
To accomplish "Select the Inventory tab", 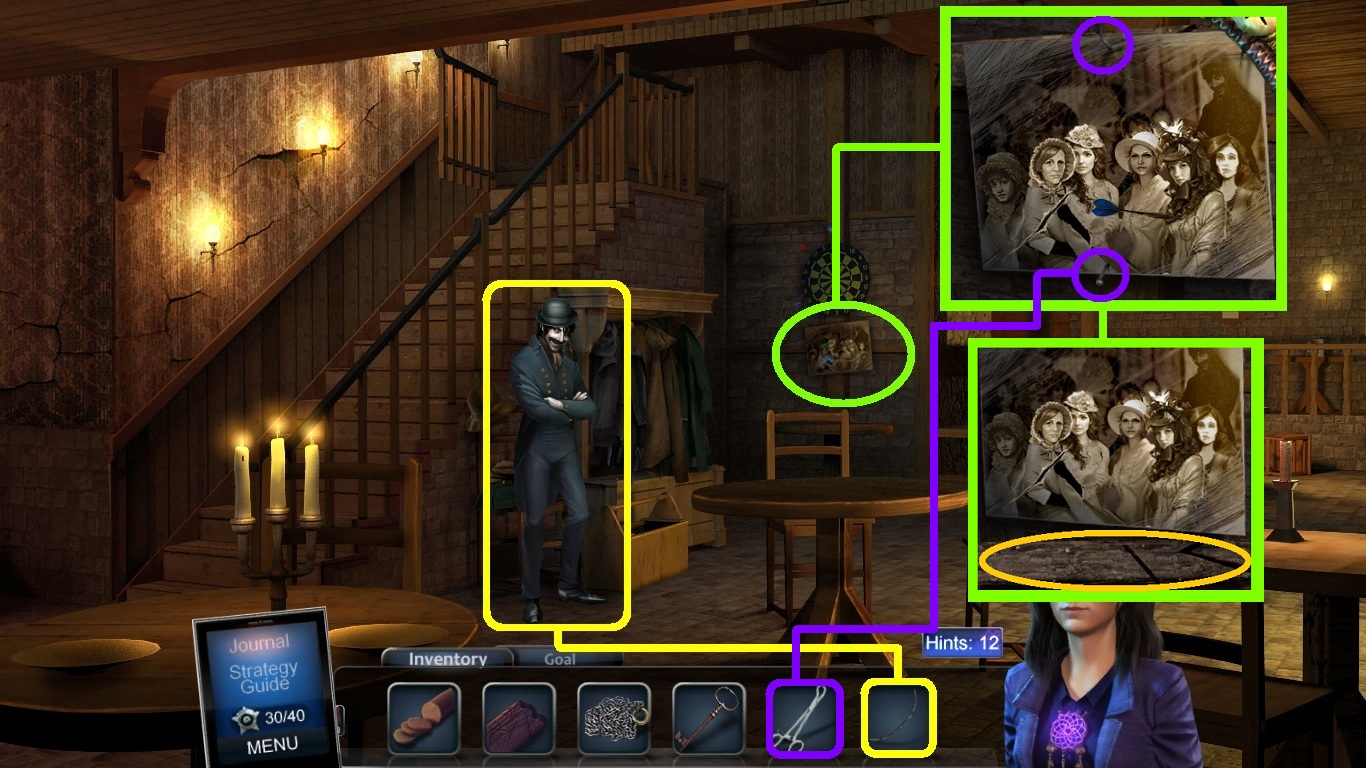I will click(447, 659).
